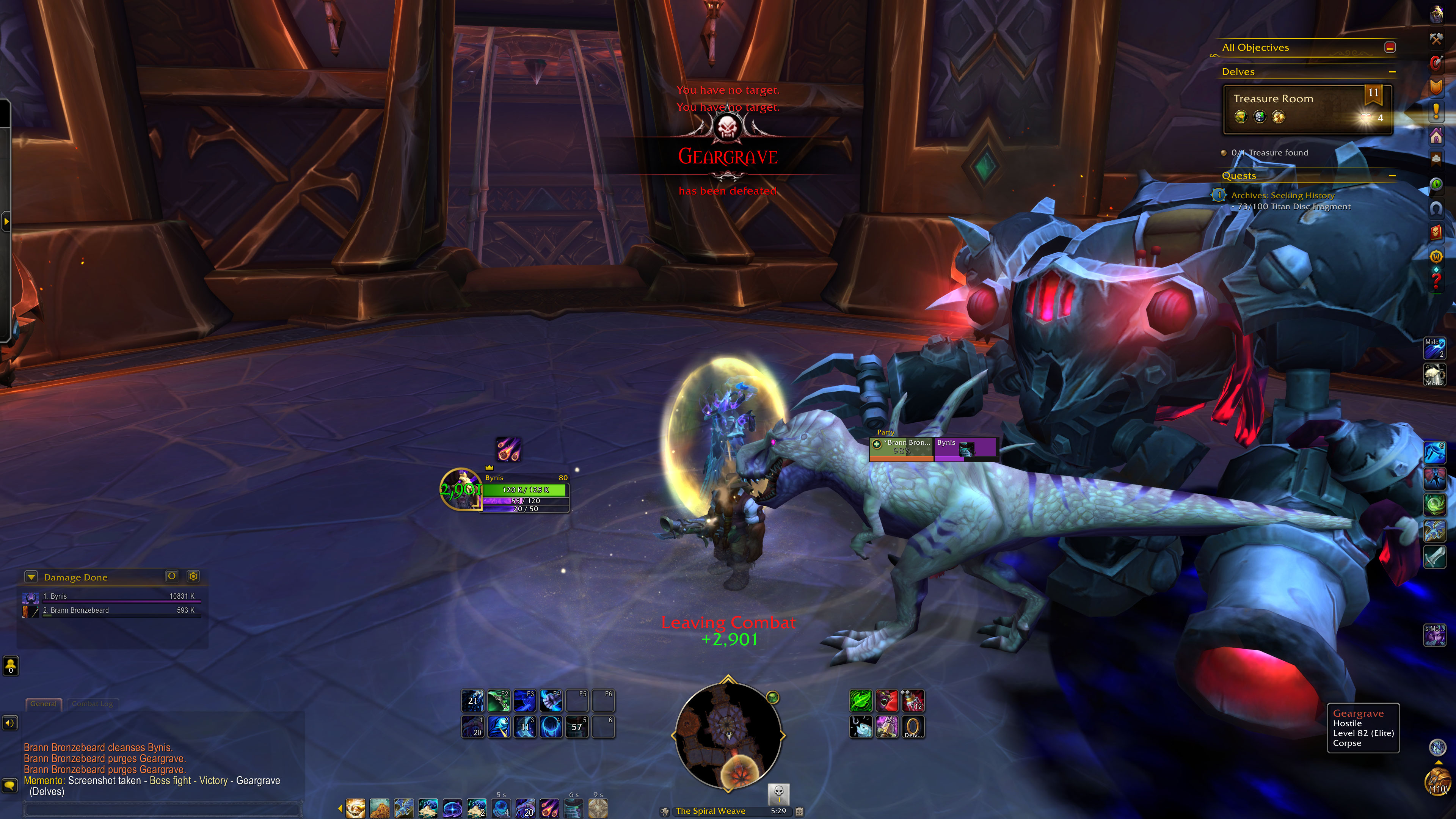Activate the green leaf ability
The width and height of the screenshot is (1456, 819).
[860, 701]
